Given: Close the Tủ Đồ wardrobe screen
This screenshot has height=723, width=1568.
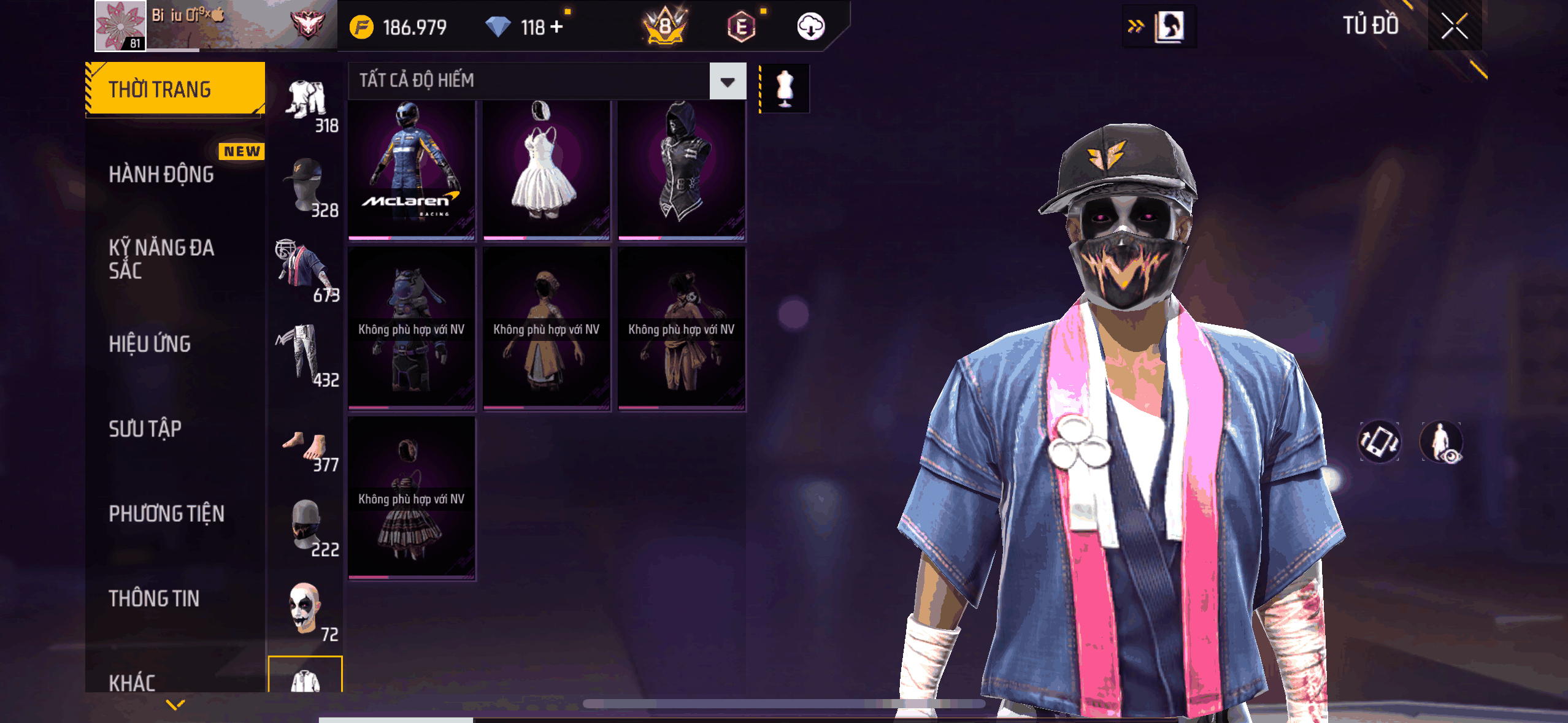Looking at the screenshot, I should (1454, 26).
